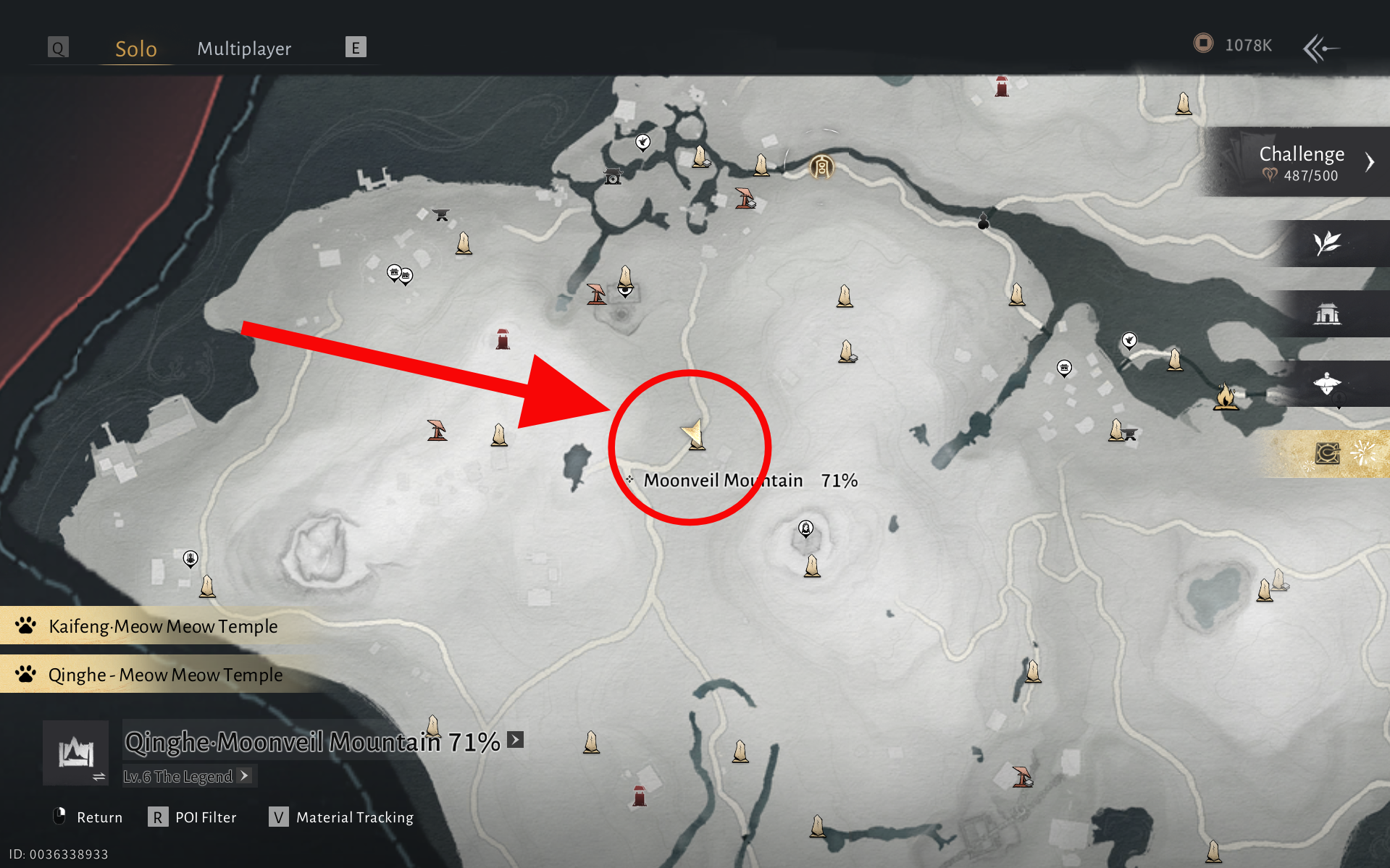
Task: Choose Qinghe - Meow Meow Temple entry
Action: click(165, 675)
